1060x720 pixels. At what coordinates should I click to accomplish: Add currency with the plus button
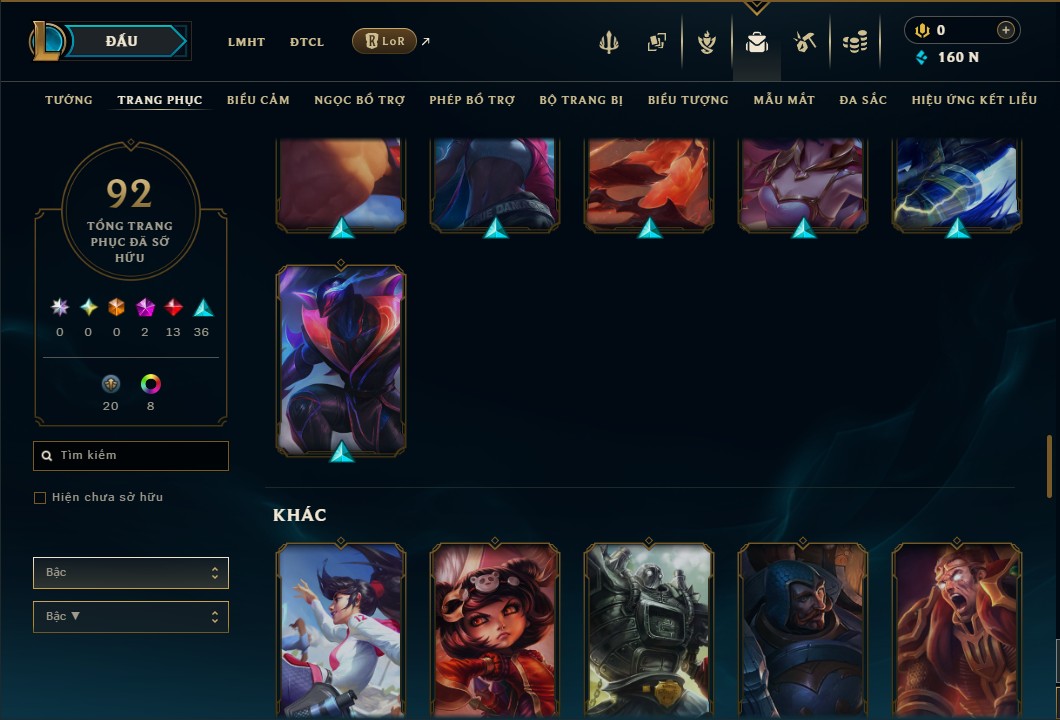[1005, 30]
